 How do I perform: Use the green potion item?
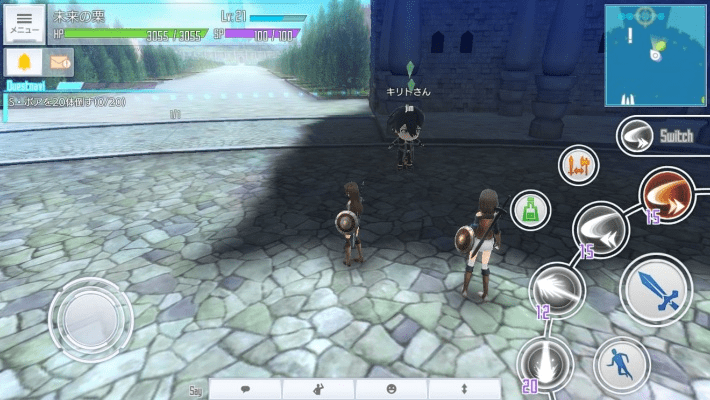(530, 209)
